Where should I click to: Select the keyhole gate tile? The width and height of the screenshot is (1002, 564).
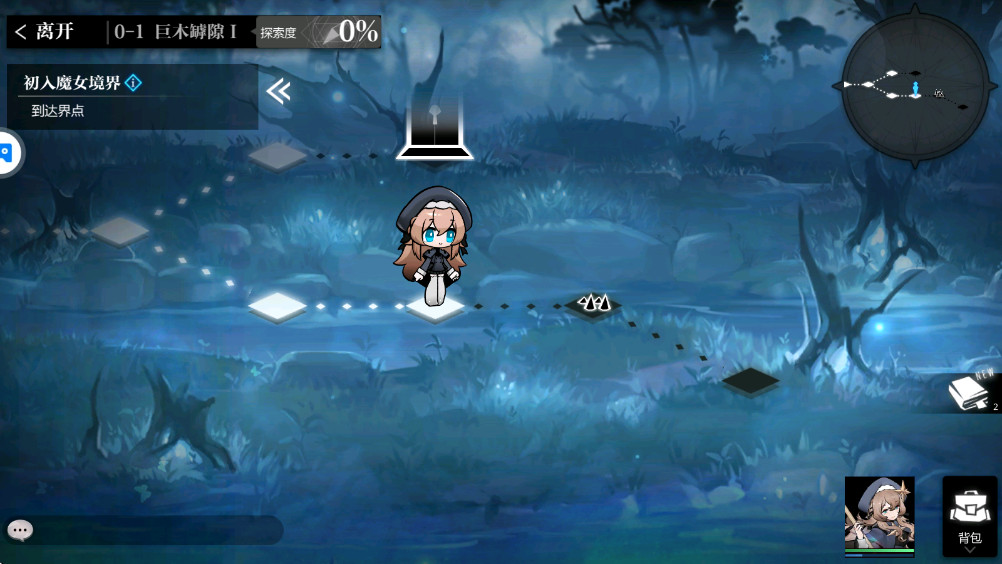tap(435, 130)
